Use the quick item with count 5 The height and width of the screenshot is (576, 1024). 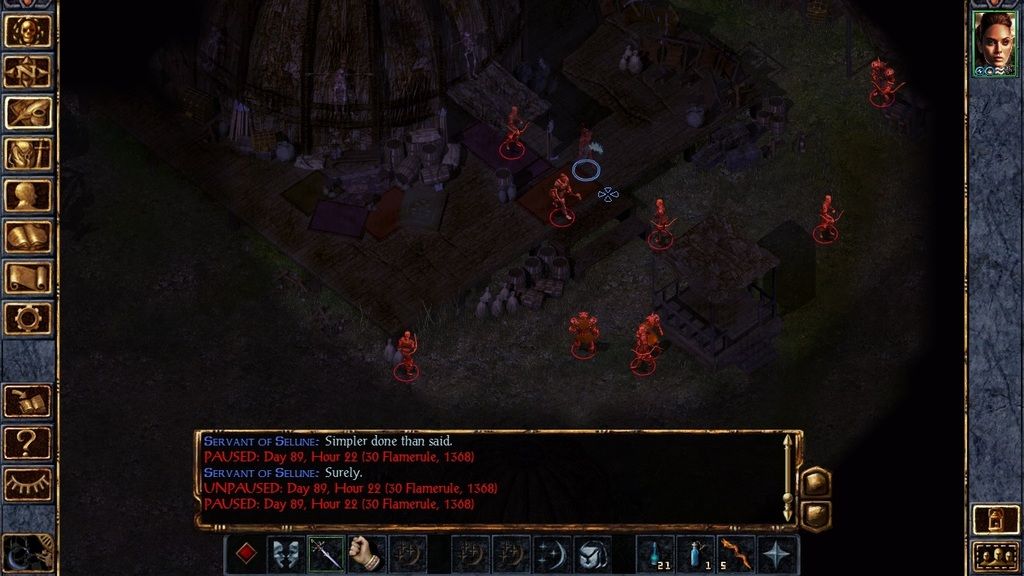(736, 554)
